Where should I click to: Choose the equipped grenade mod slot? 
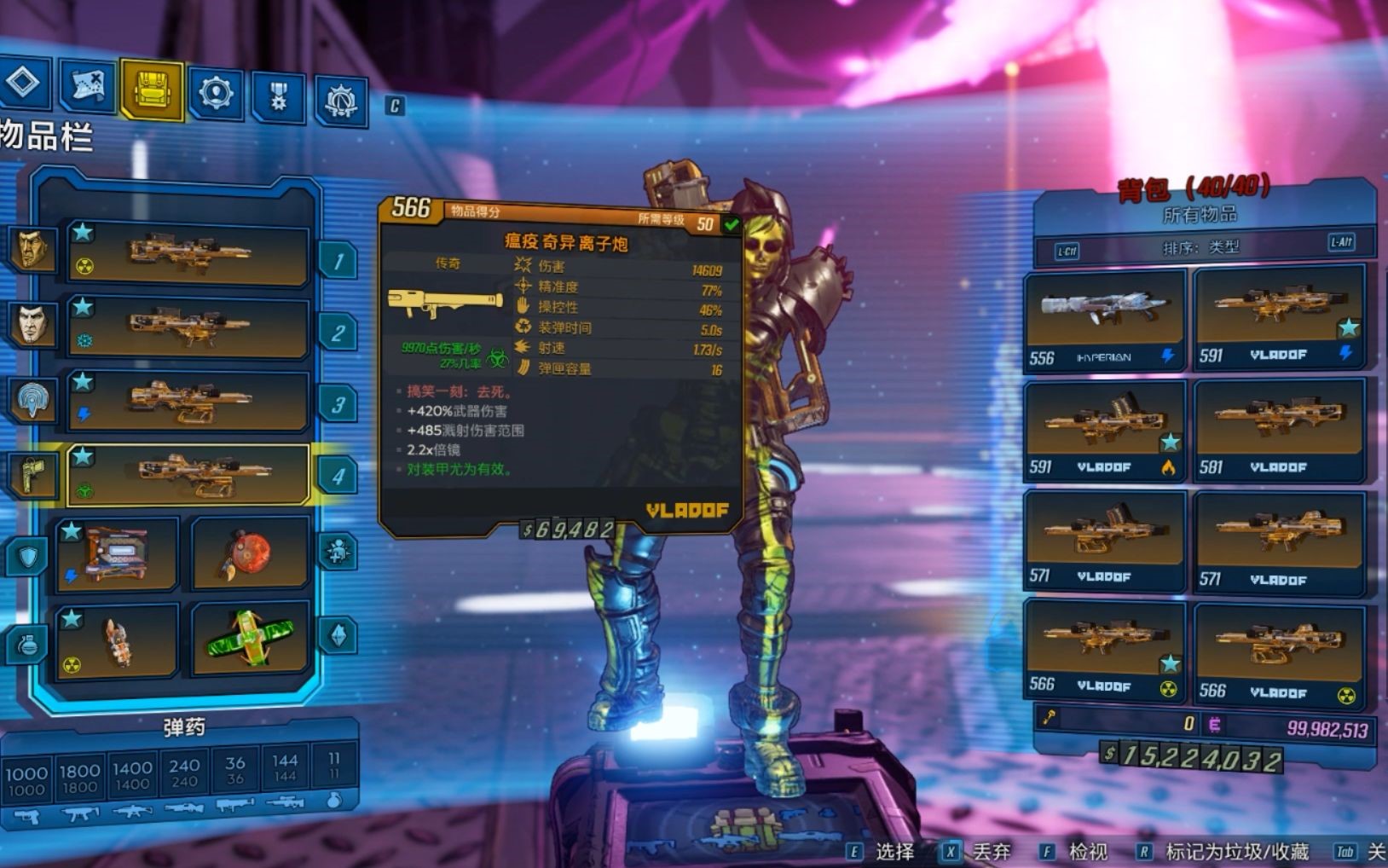click(x=117, y=639)
